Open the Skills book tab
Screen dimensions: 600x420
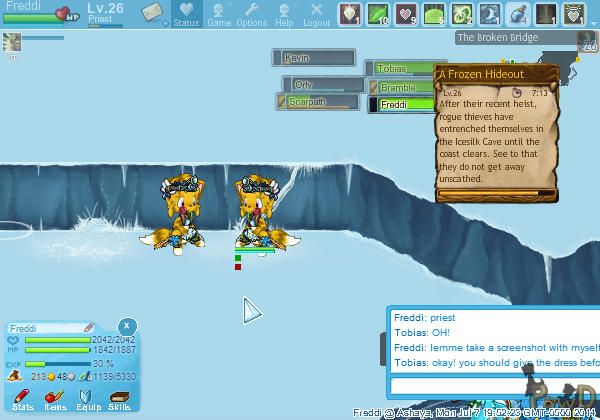point(119,401)
